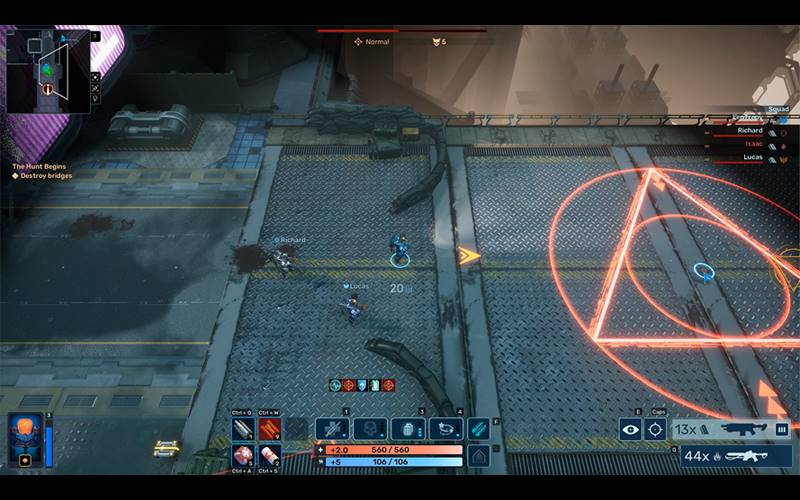The width and height of the screenshot is (800, 500).
Task: Click the lightbulb button beside the minimap
Action: 95,97
